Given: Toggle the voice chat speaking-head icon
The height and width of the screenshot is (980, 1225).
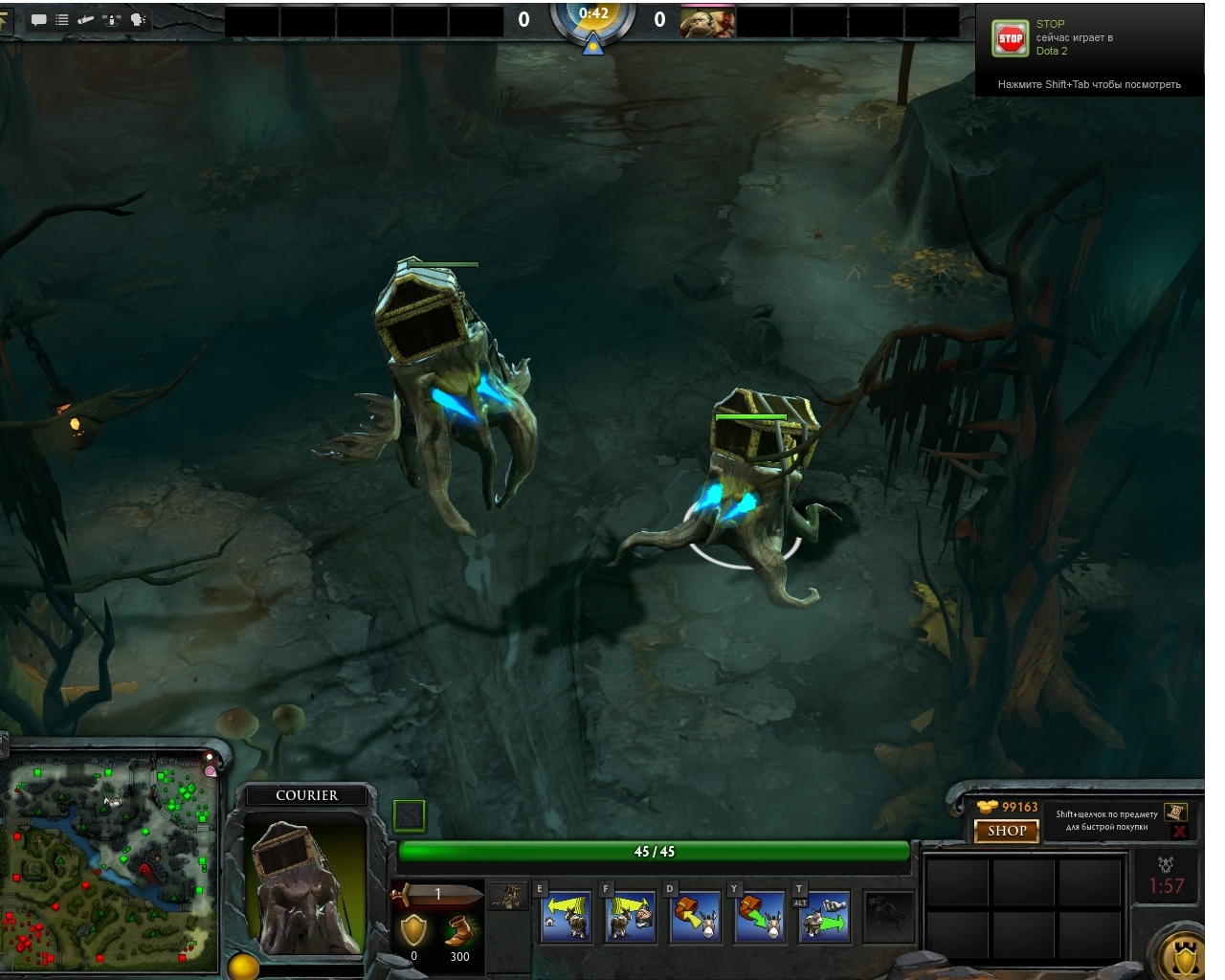Looking at the screenshot, I should coord(137,20).
